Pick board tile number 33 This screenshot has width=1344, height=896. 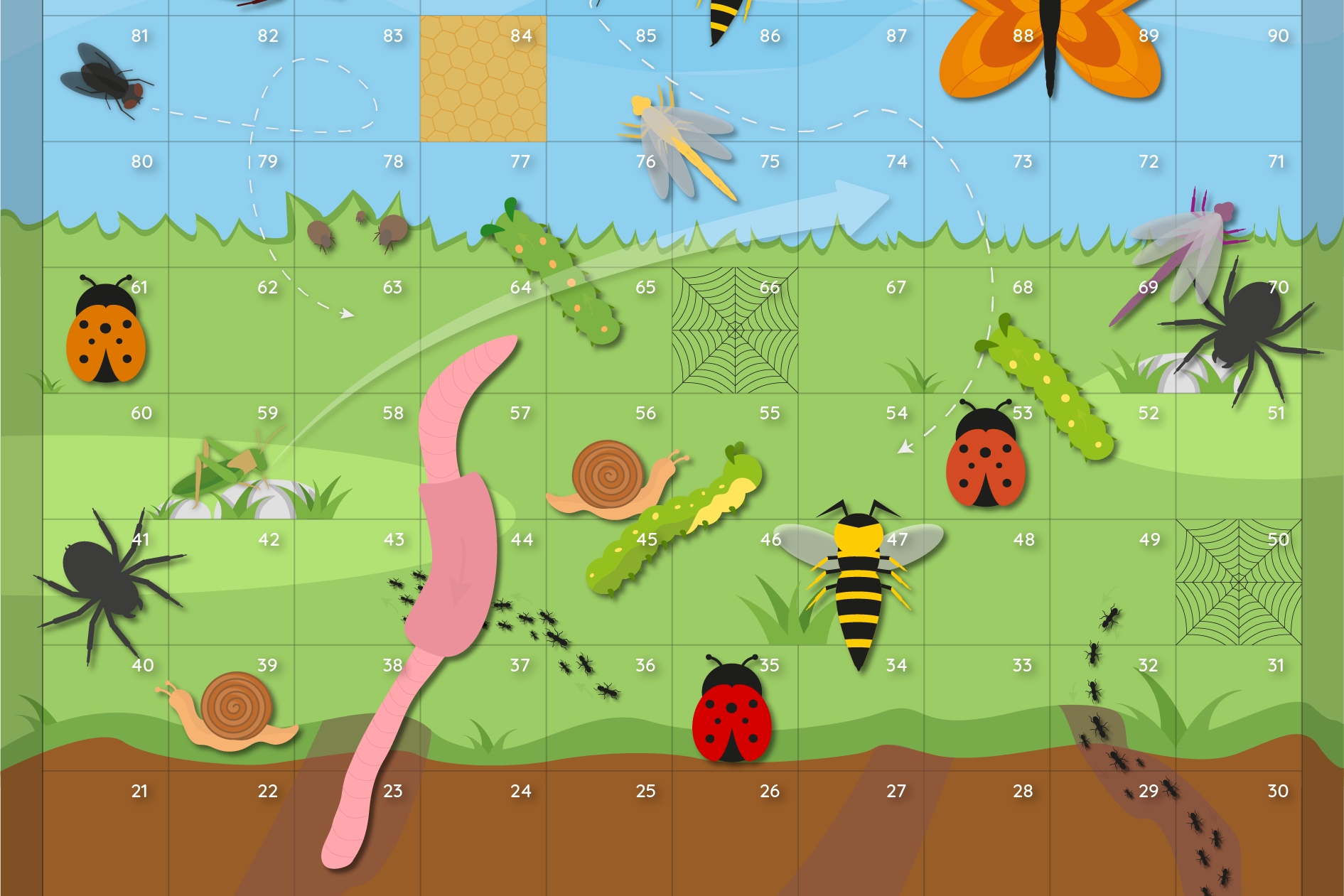(987, 708)
